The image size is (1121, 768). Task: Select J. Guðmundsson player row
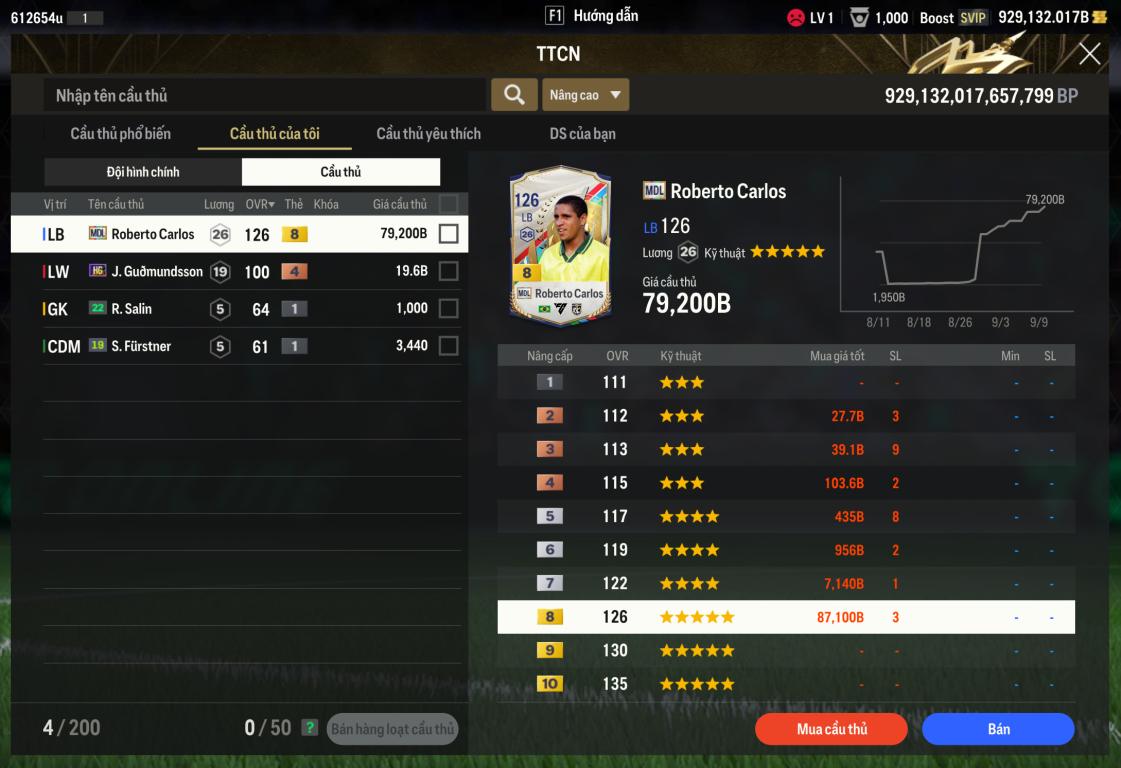point(156,271)
